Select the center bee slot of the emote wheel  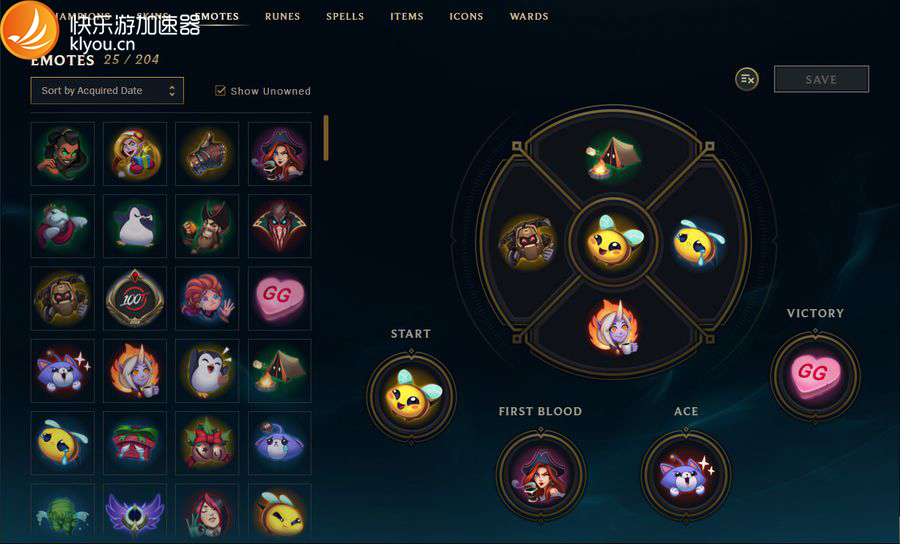[612, 241]
